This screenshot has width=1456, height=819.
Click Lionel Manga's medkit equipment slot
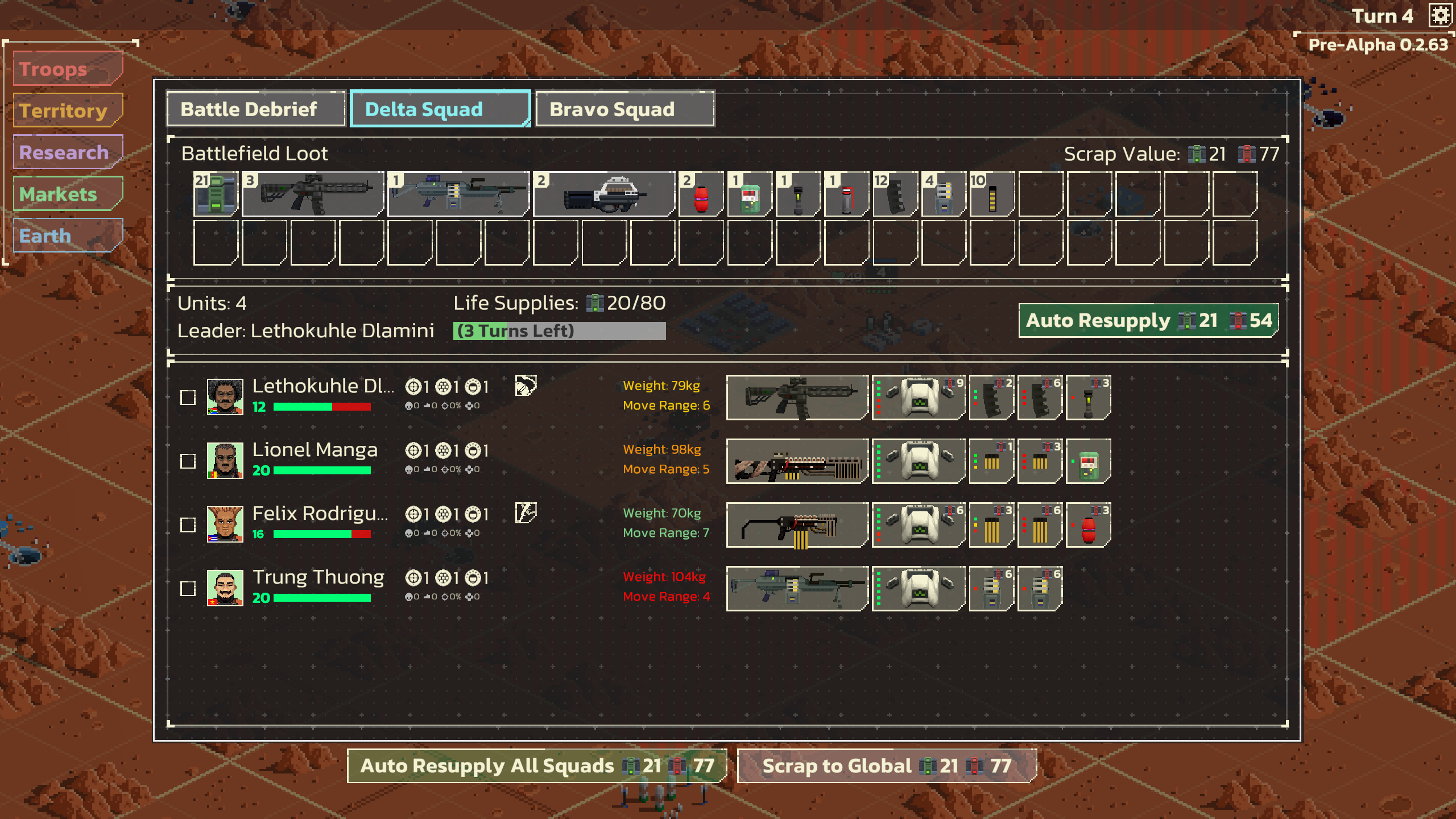[1087, 461]
